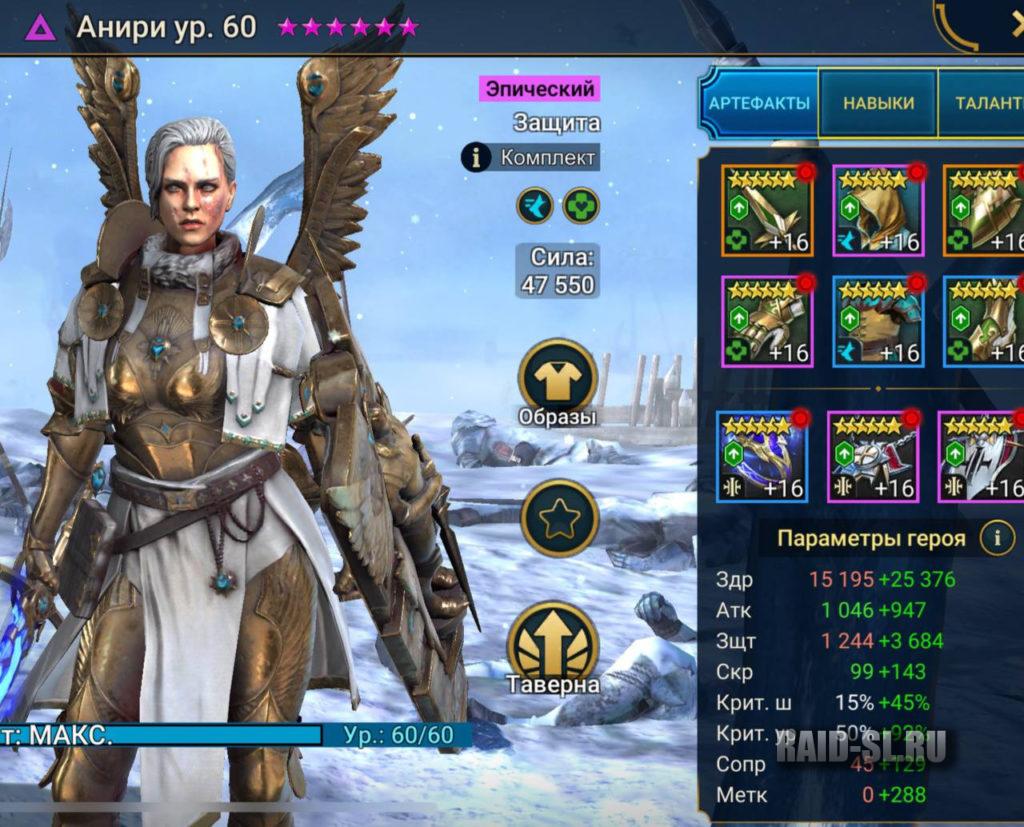Viewport: 1024px width, 827px height.
Task: Show Комплект set info
Action: [530, 157]
